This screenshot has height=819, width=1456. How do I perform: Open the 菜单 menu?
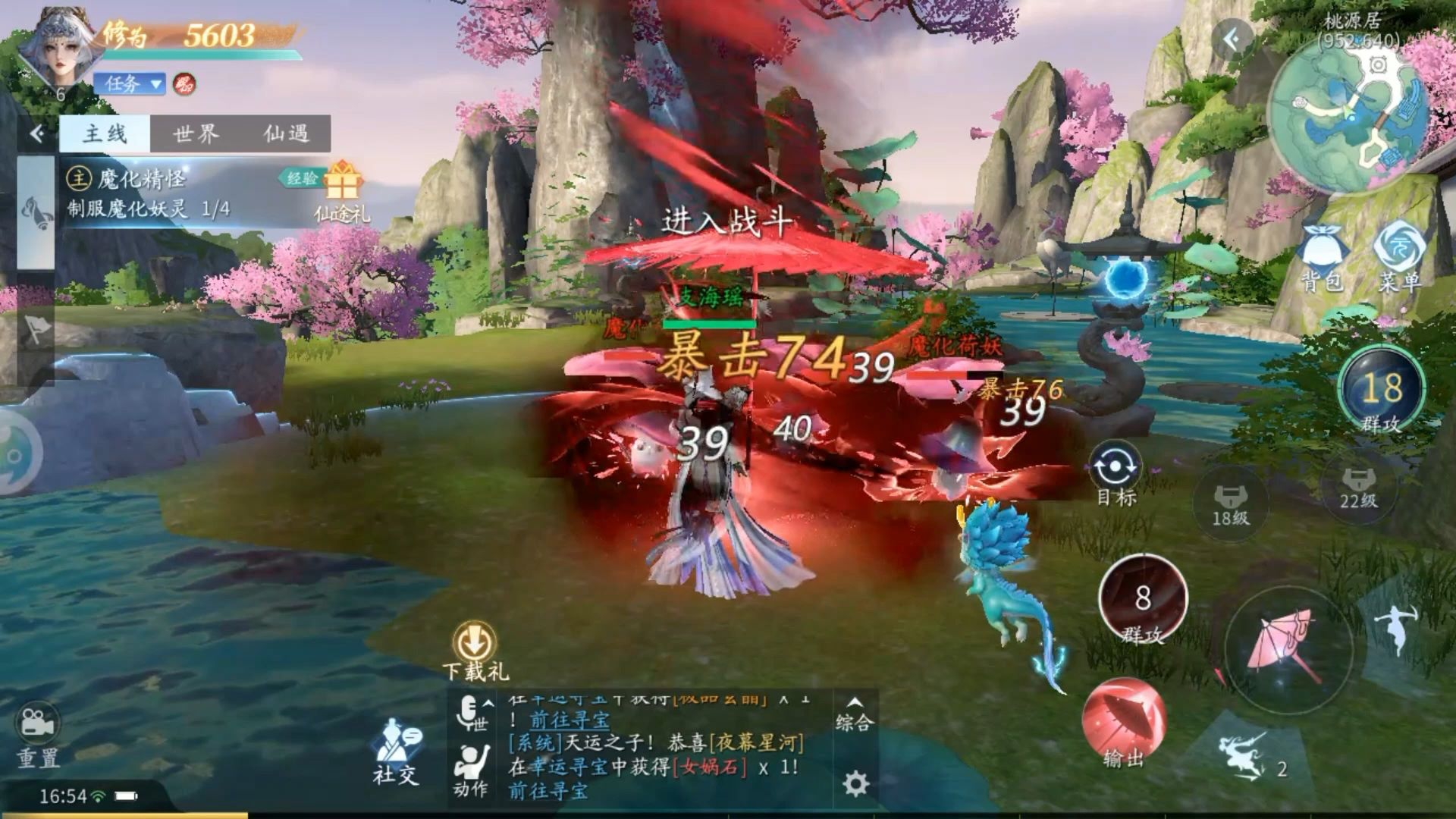click(1399, 258)
